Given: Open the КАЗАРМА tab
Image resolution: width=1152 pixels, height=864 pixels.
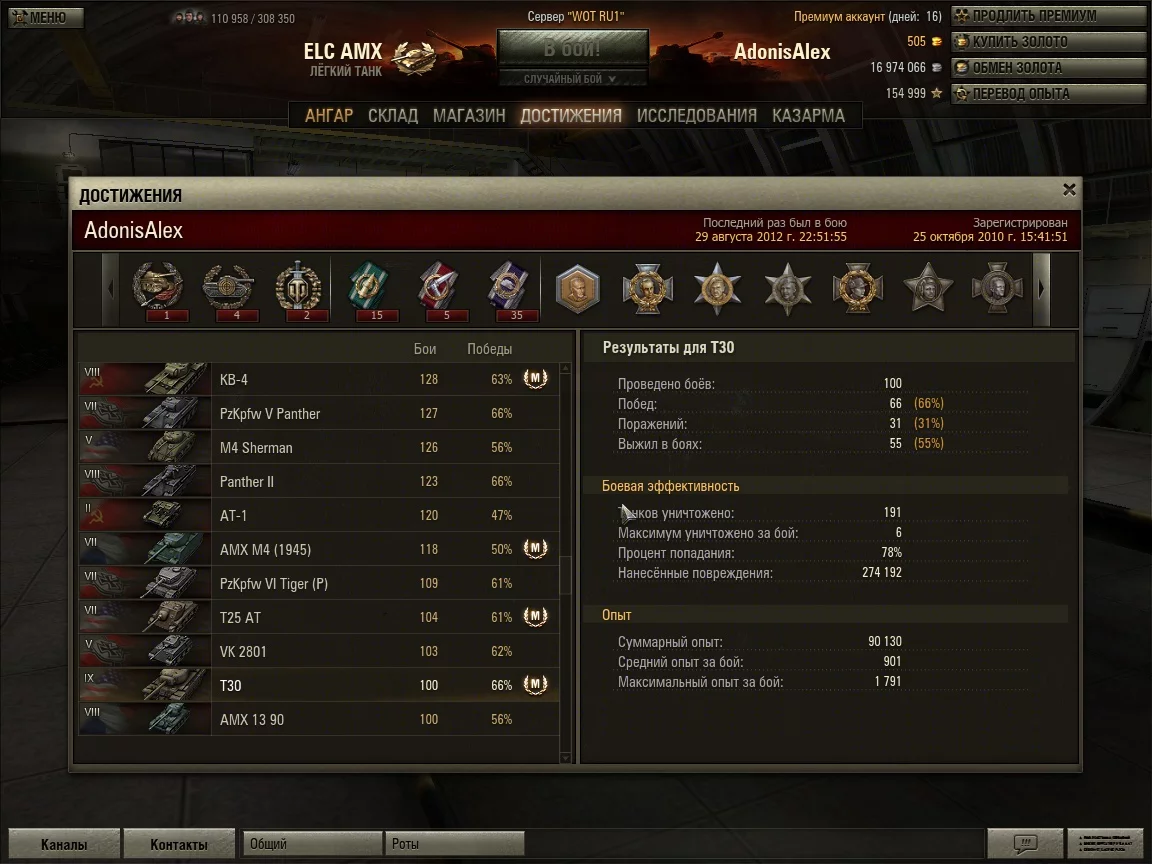Looking at the screenshot, I should tap(808, 116).
